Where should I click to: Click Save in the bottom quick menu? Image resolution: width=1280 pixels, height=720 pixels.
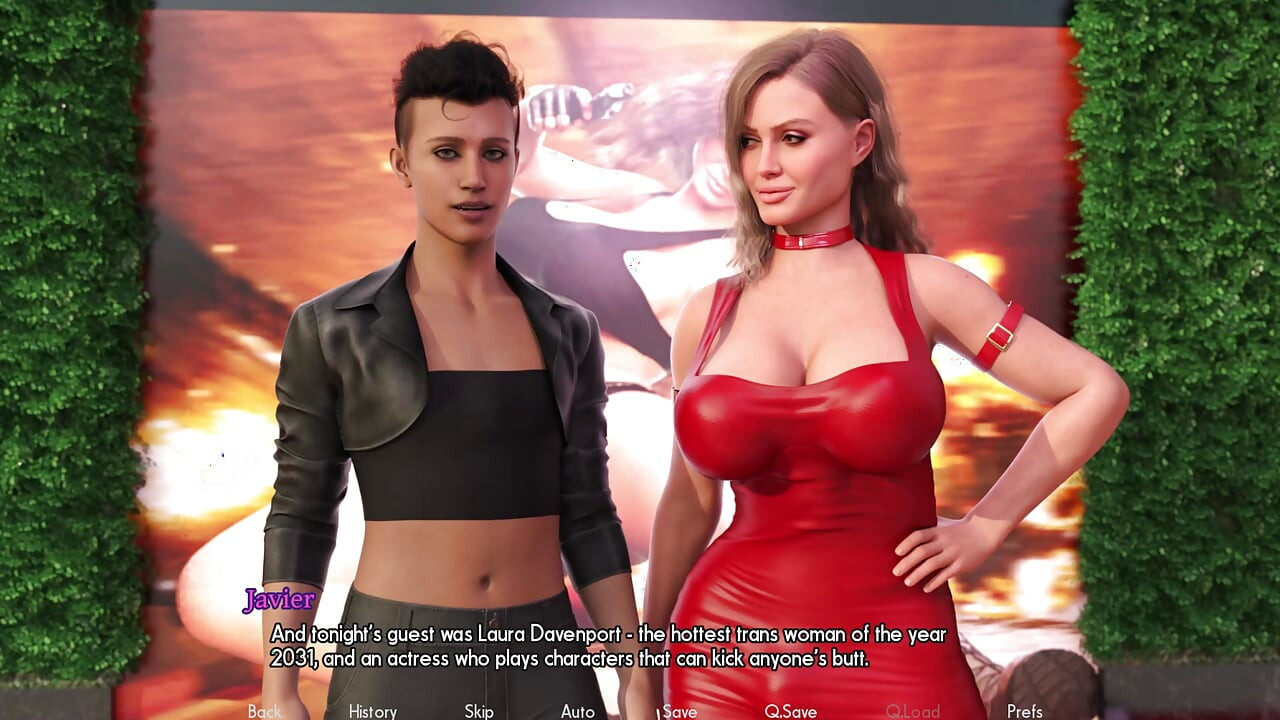tap(680, 711)
